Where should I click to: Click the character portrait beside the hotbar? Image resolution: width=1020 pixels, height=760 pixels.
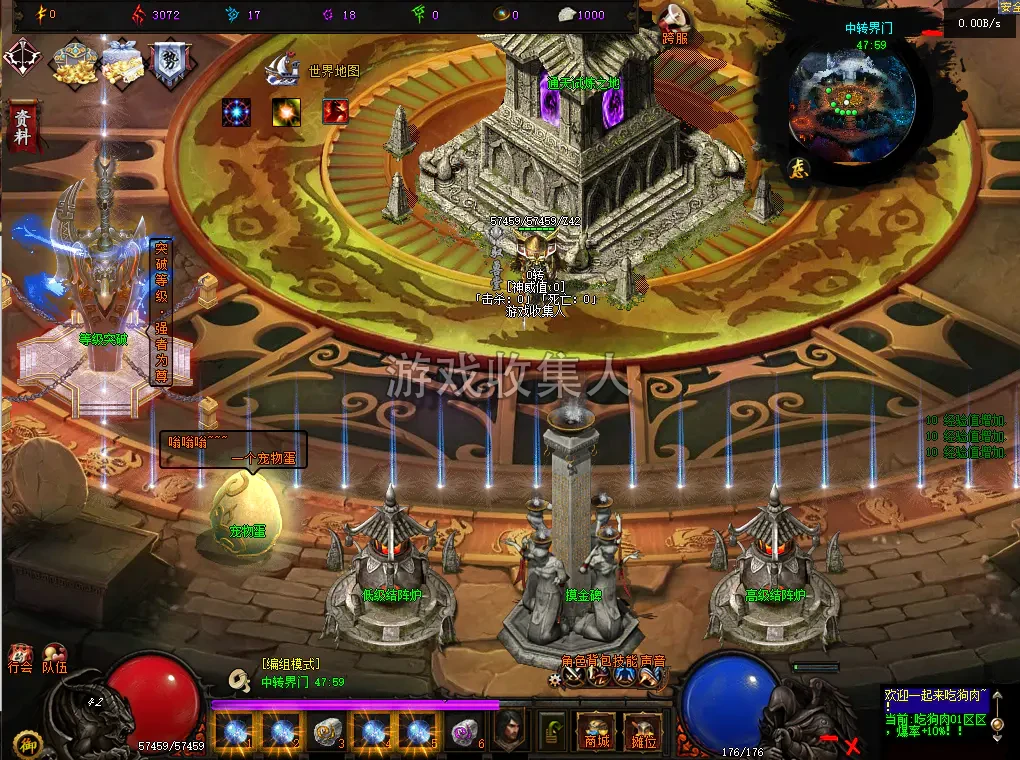pyautogui.click(x=512, y=732)
